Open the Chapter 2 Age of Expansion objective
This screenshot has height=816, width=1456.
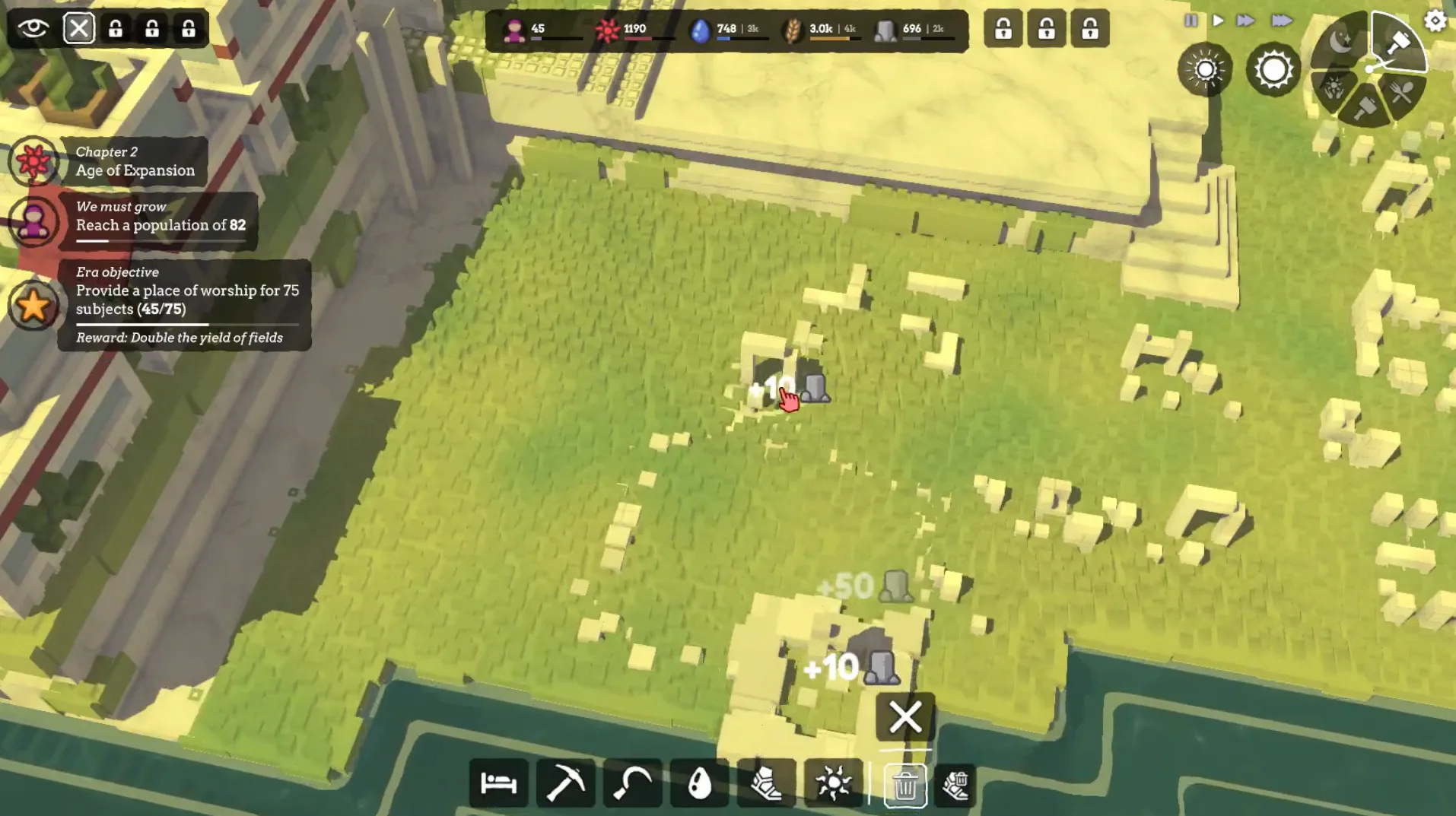[135, 161]
